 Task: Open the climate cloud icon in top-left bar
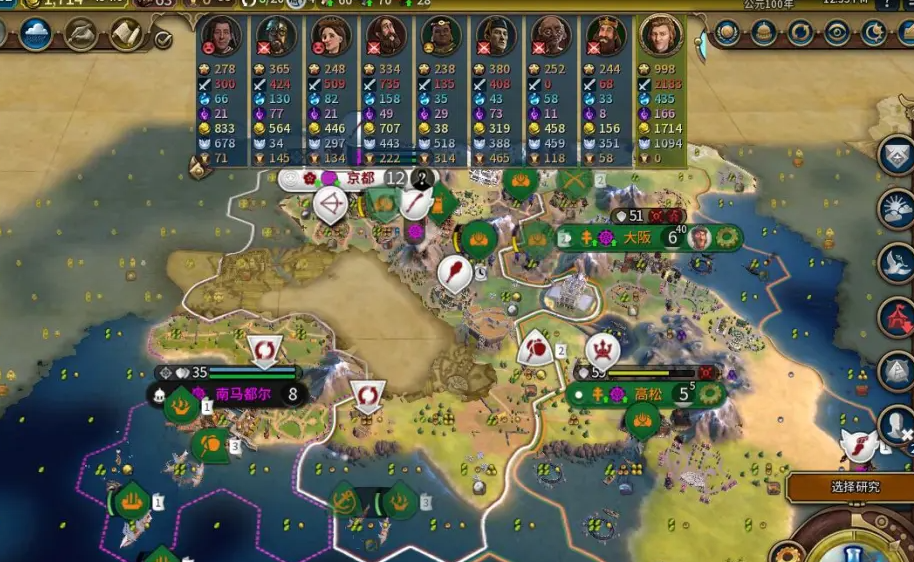[x=36, y=35]
